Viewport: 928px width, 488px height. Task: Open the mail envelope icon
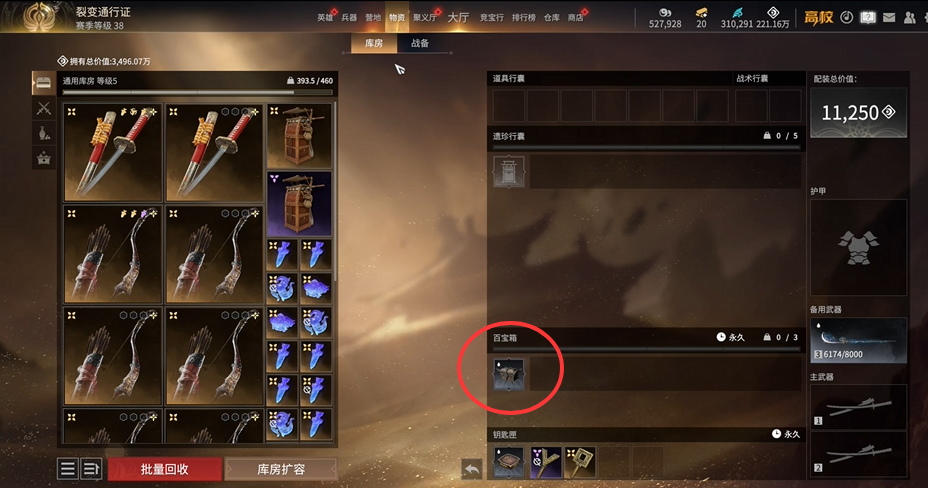[x=889, y=17]
